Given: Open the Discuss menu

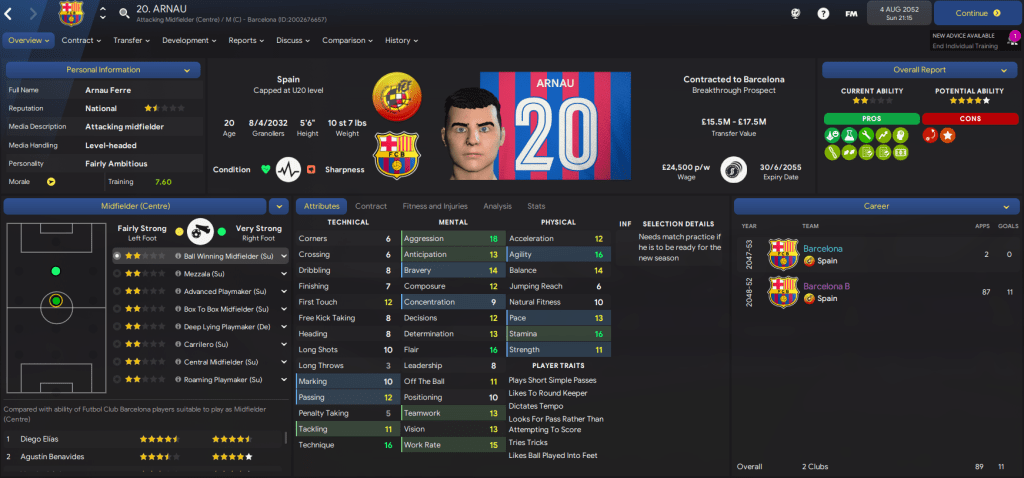Looking at the screenshot, I should [x=293, y=41].
